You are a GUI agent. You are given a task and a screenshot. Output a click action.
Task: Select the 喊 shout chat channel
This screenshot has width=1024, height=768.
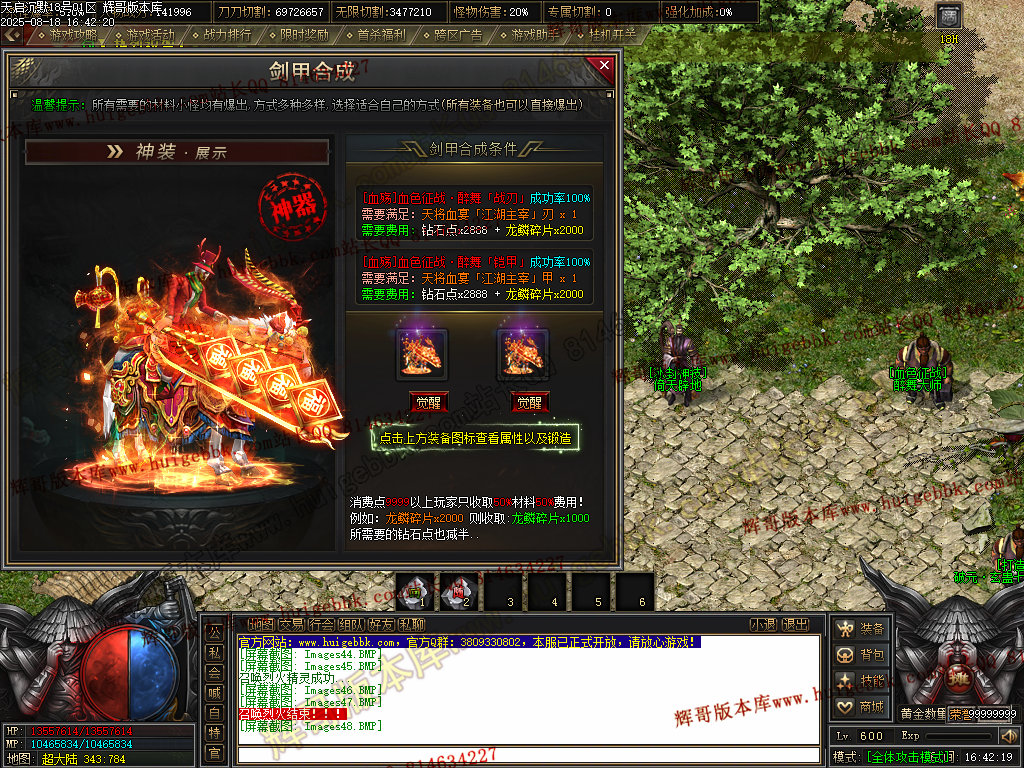click(x=214, y=692)
